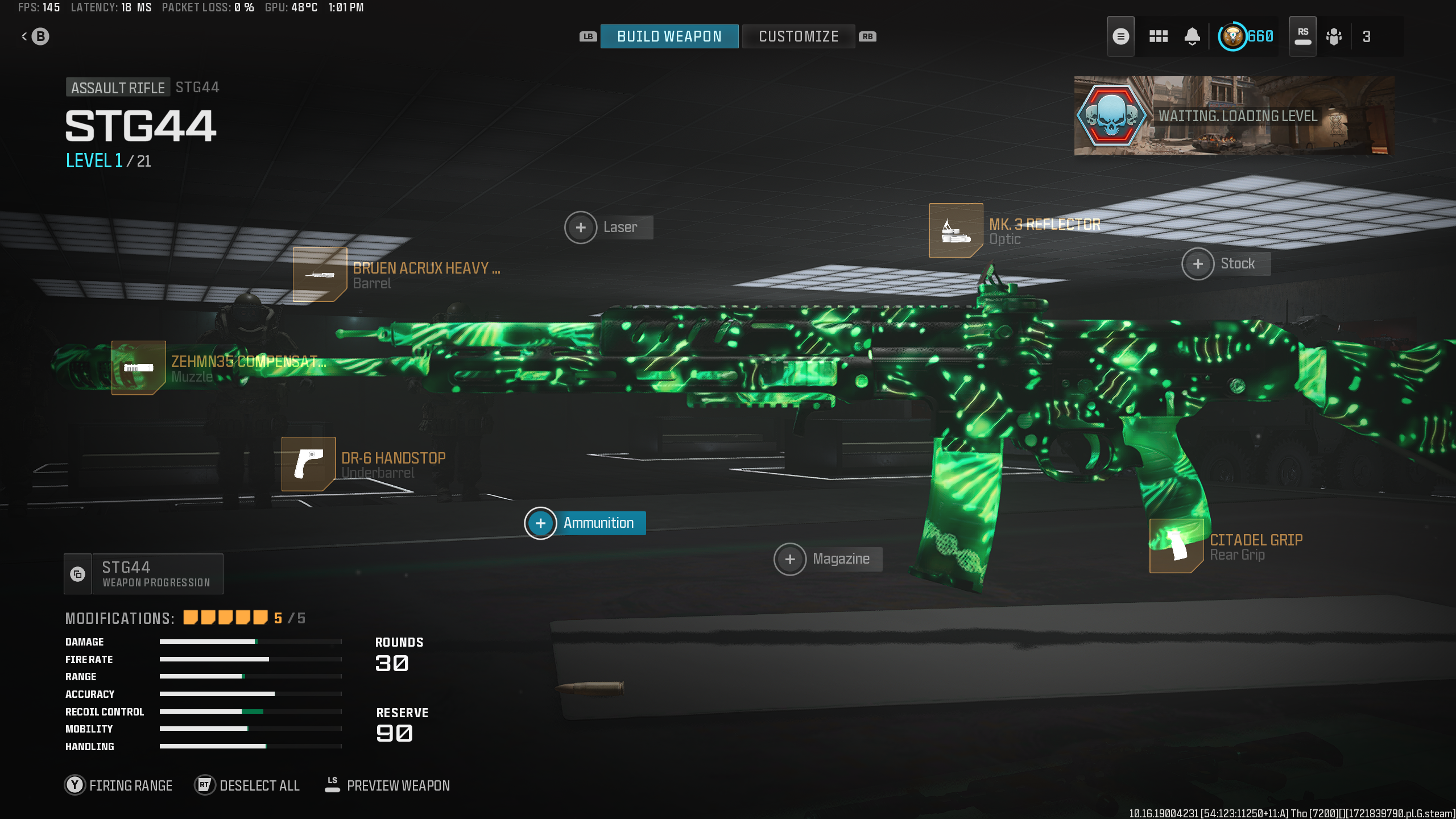The image size is (1456, 819).
Task: Switch to the Customize tab
Action: point(798,36)
